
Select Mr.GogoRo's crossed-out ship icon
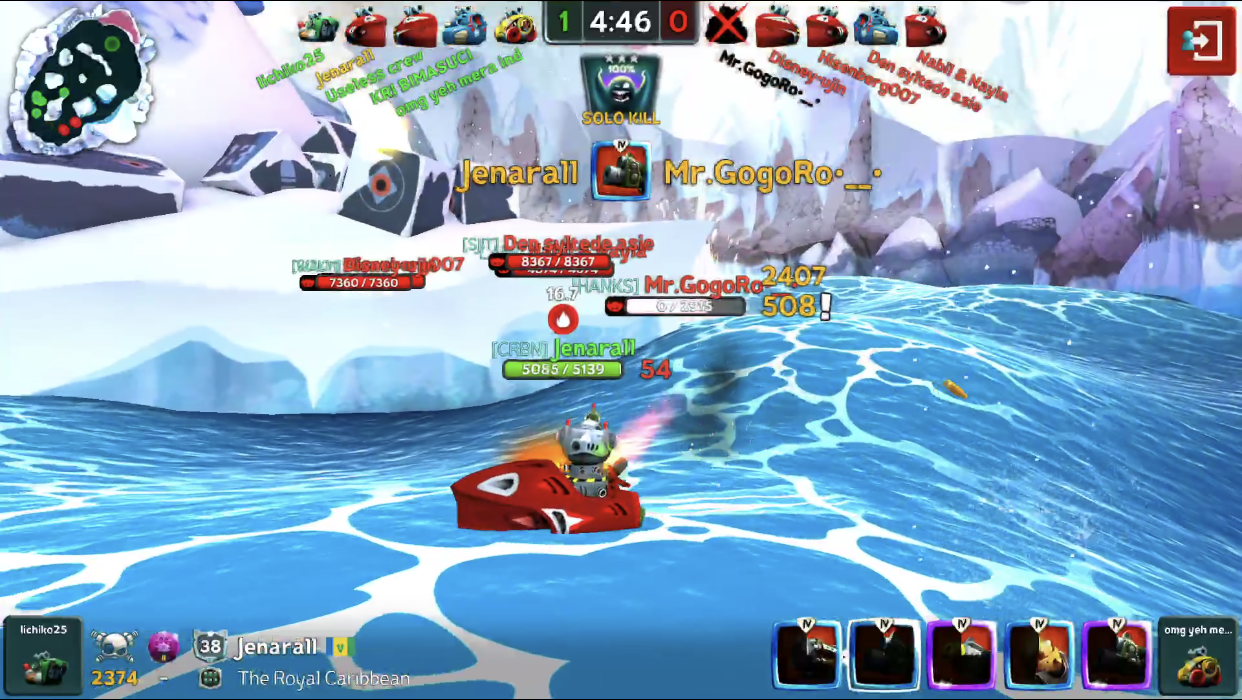727,25
